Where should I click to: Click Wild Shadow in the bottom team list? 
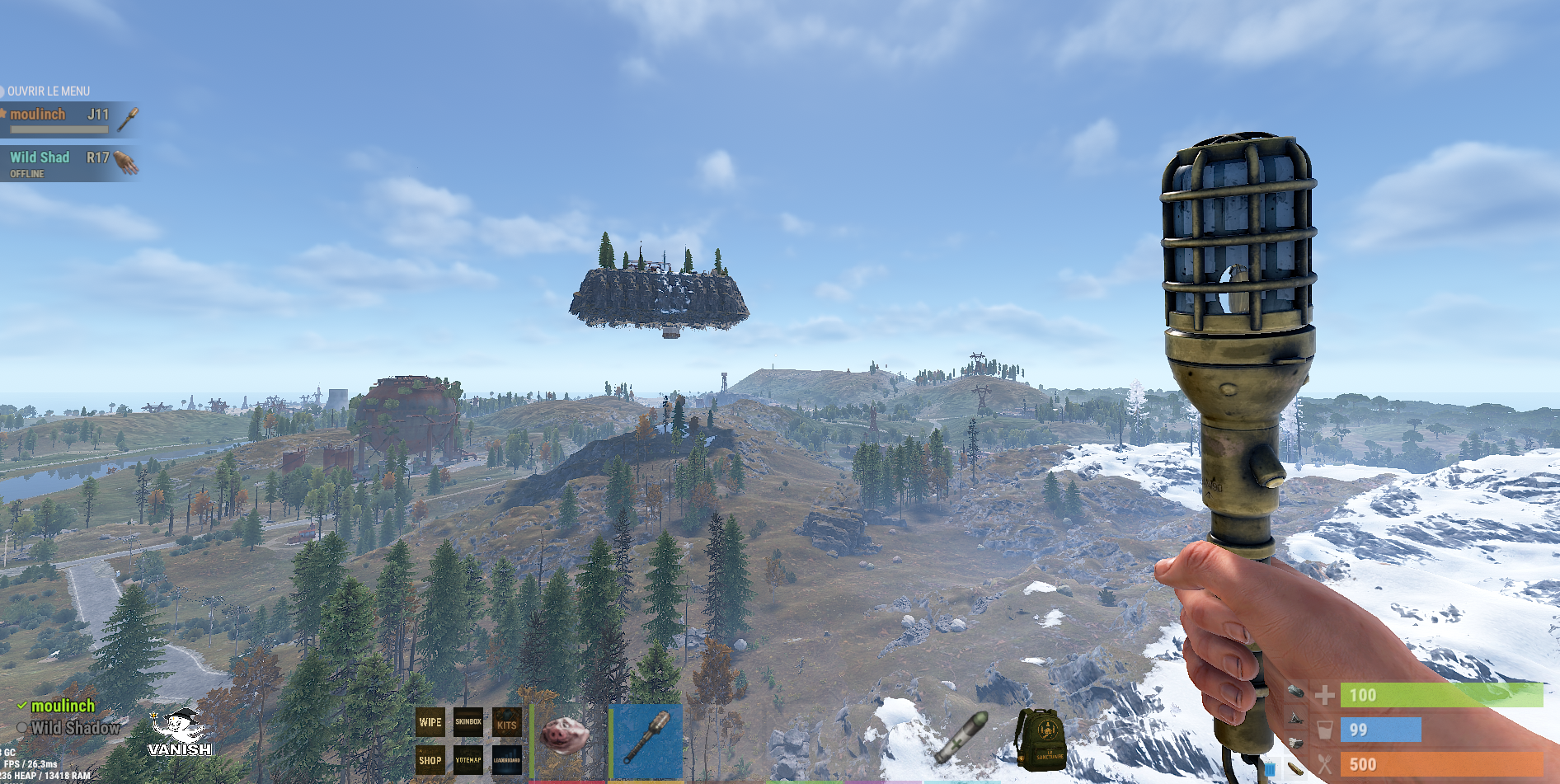point(74,728)
